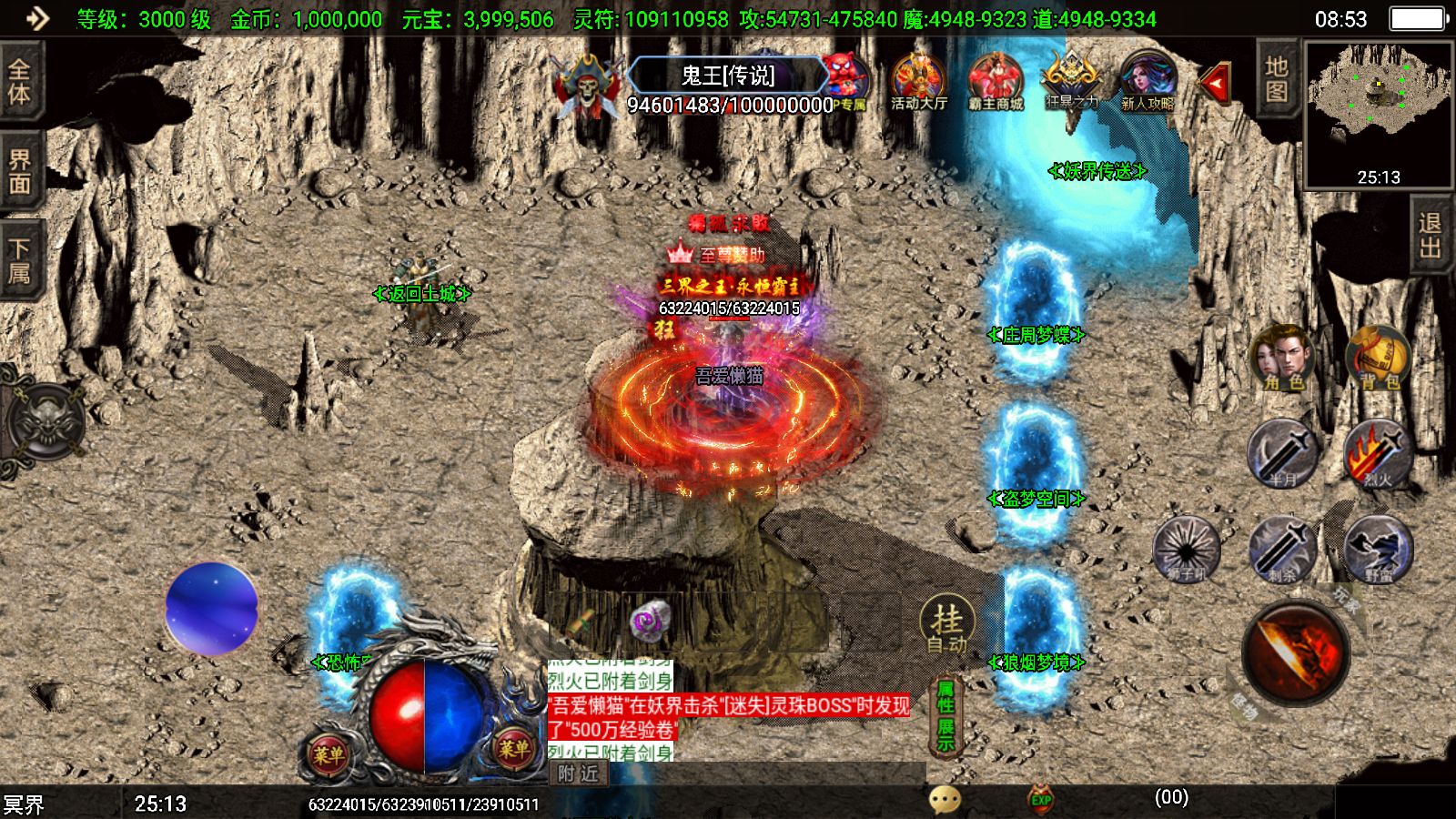Collapse the top icon row with red arrow

coord(1216,83)
